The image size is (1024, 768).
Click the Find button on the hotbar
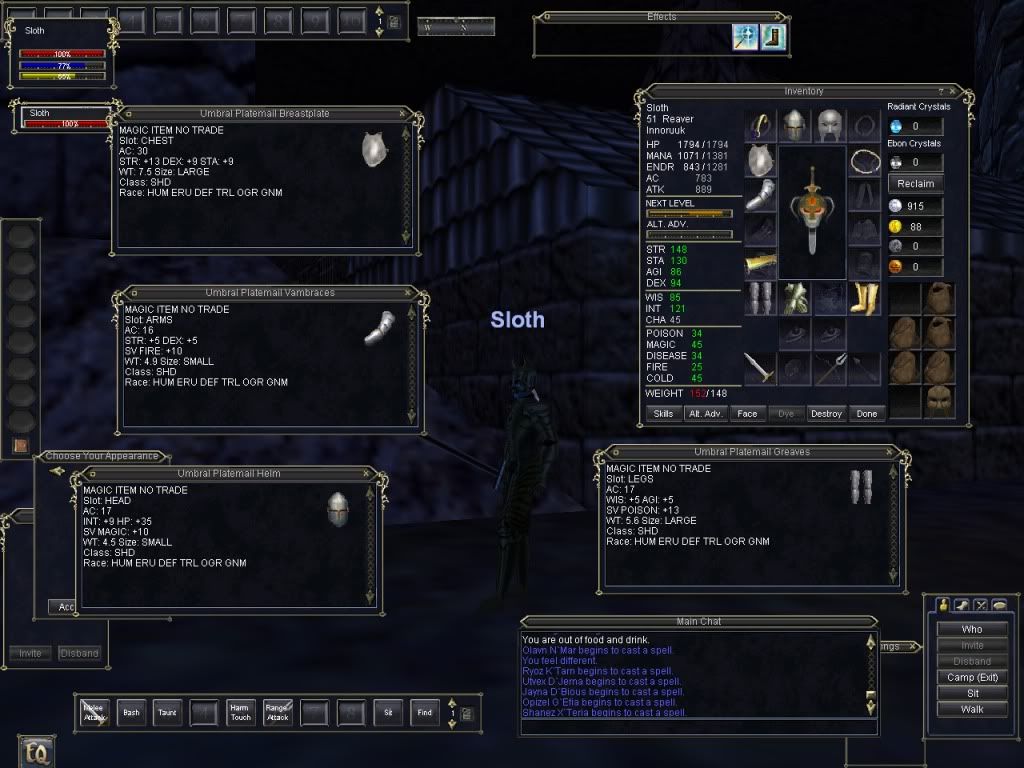click(x=425, y=712)
